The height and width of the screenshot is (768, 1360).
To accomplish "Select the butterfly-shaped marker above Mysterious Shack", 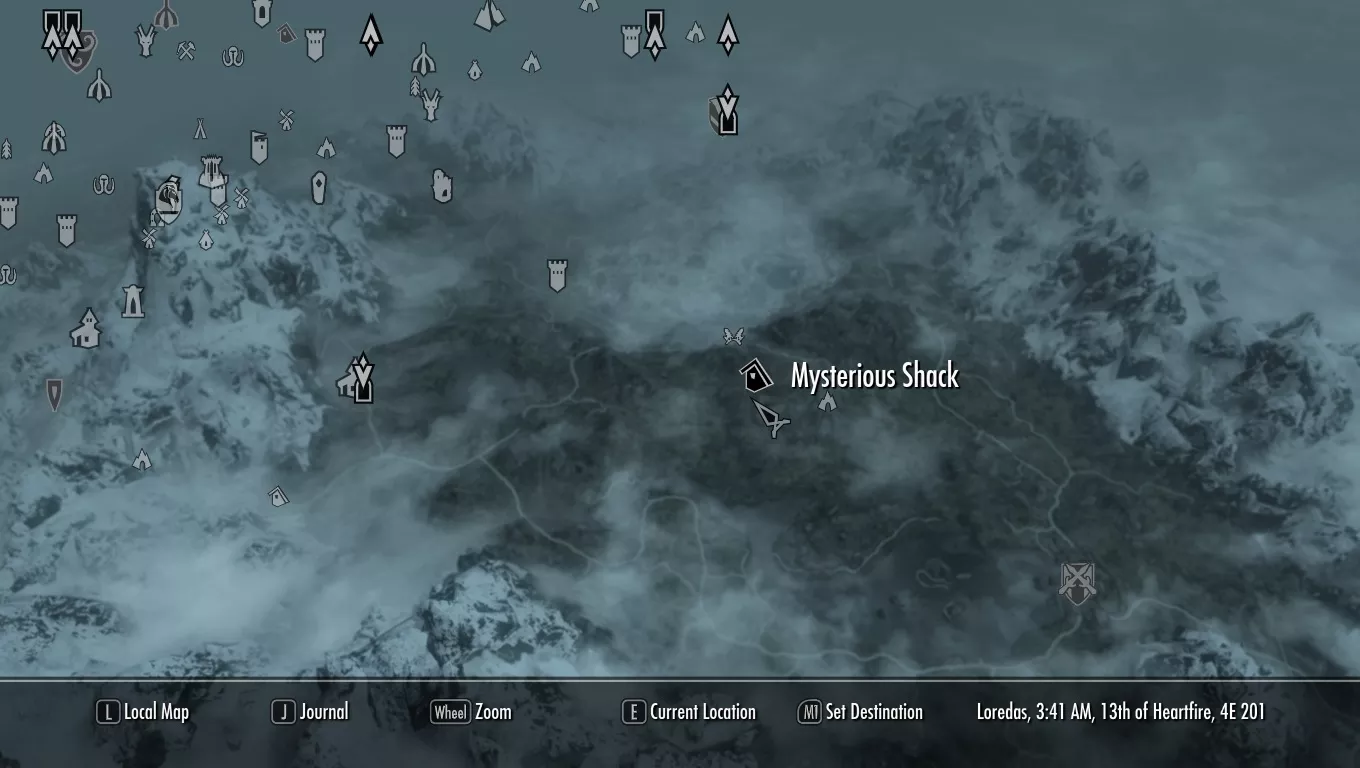I will pos(733,337).
